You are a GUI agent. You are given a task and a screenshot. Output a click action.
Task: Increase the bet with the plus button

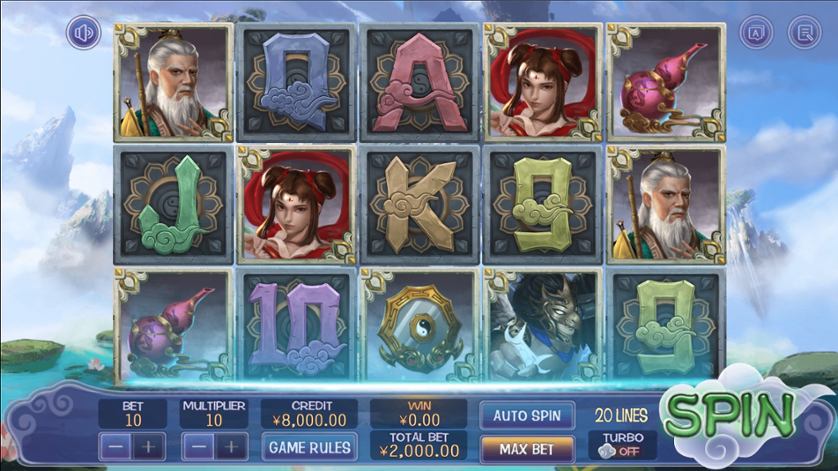tap(148, 446)
